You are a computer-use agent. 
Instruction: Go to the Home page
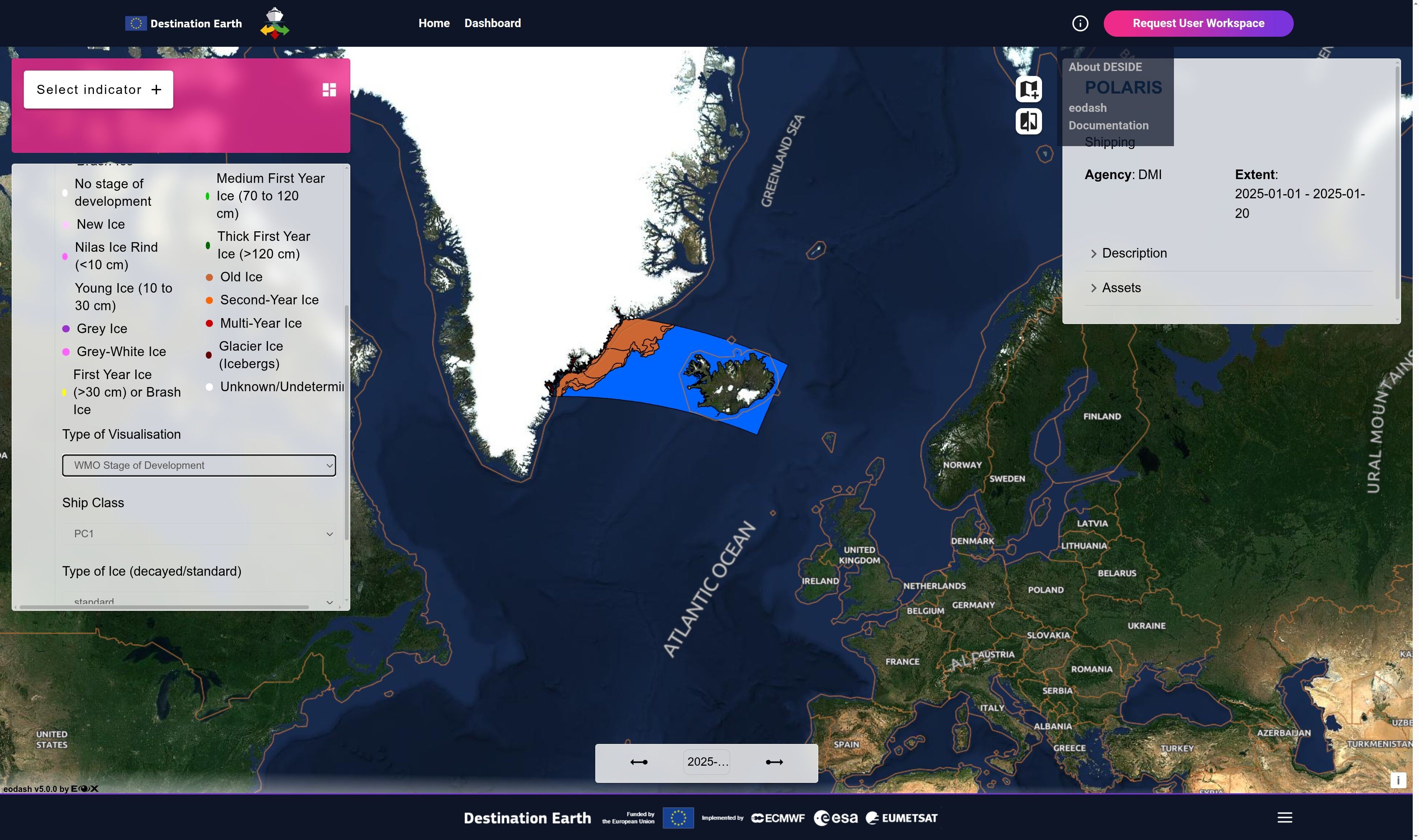[x=434, y=23]
